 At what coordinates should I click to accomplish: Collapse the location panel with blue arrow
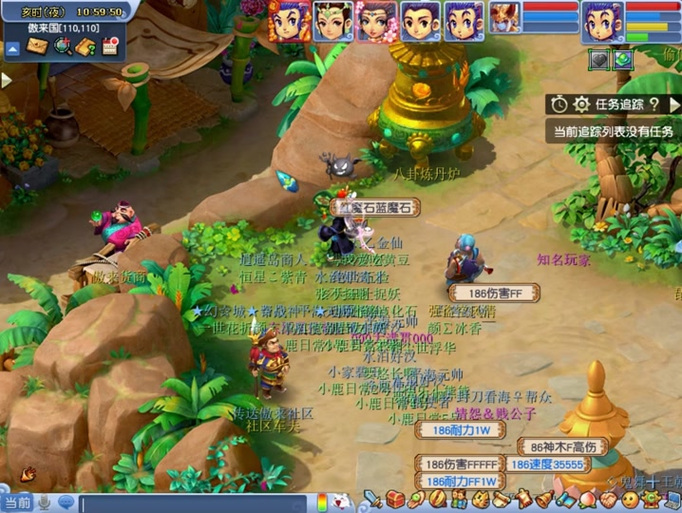pos(12,47)
